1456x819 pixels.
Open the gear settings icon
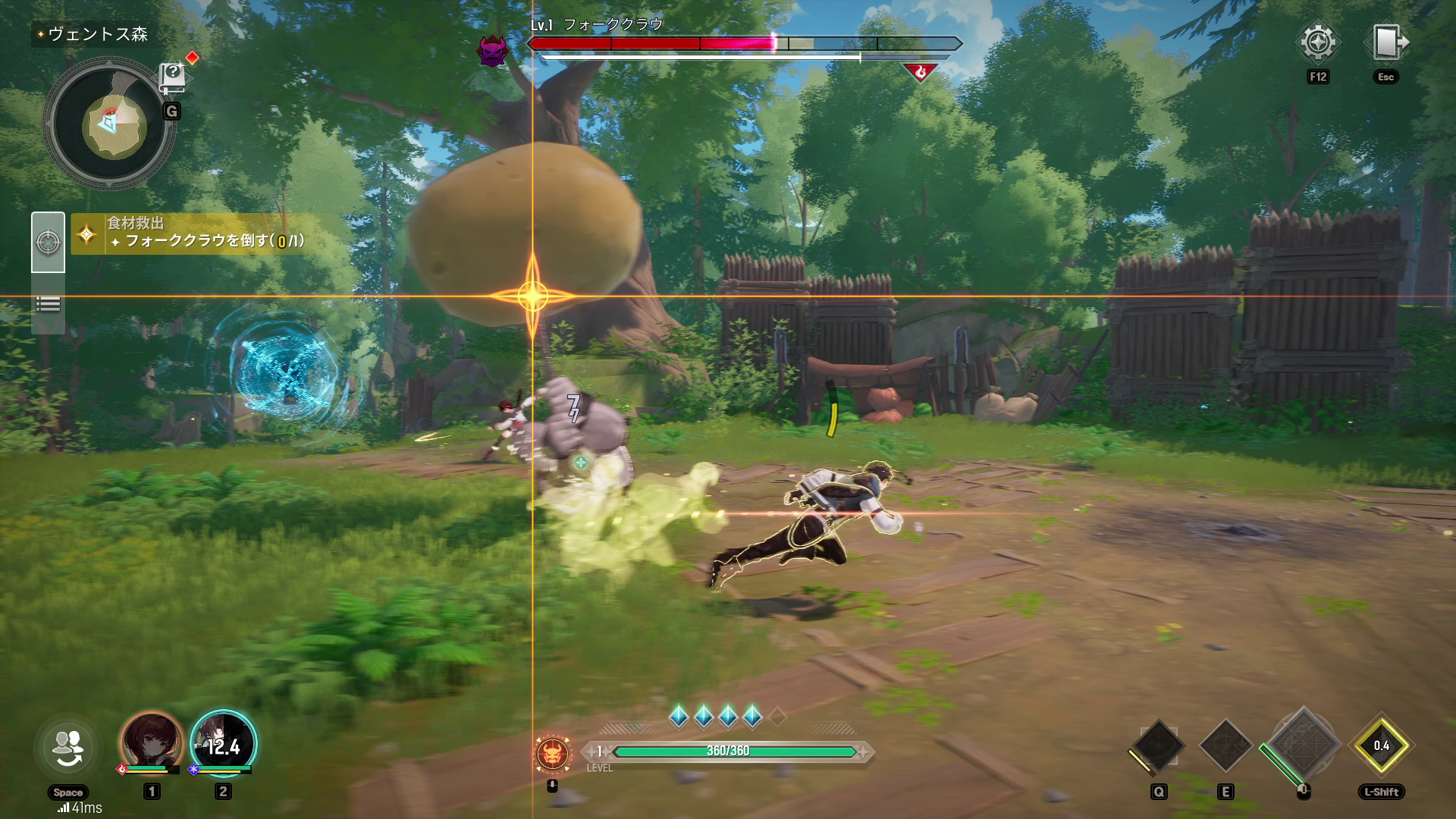click(x=1318, y=42)
